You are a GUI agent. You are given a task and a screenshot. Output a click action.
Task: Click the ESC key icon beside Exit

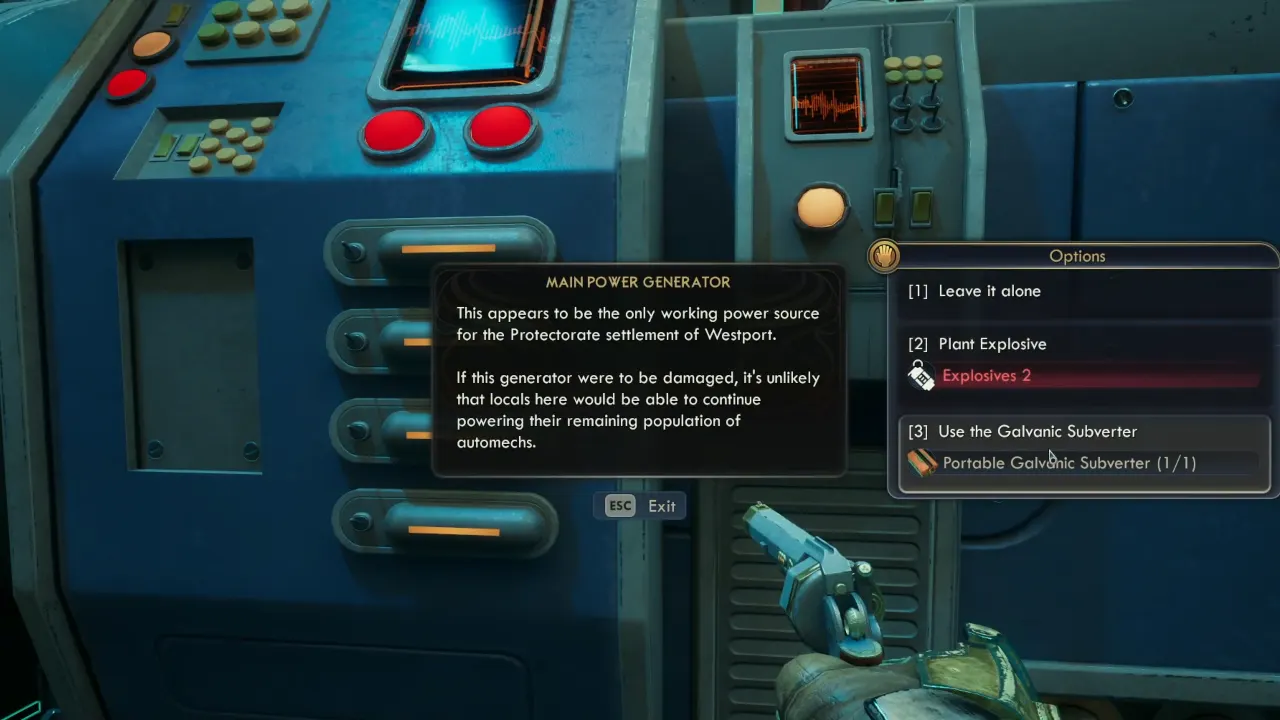tap(620, 506)
